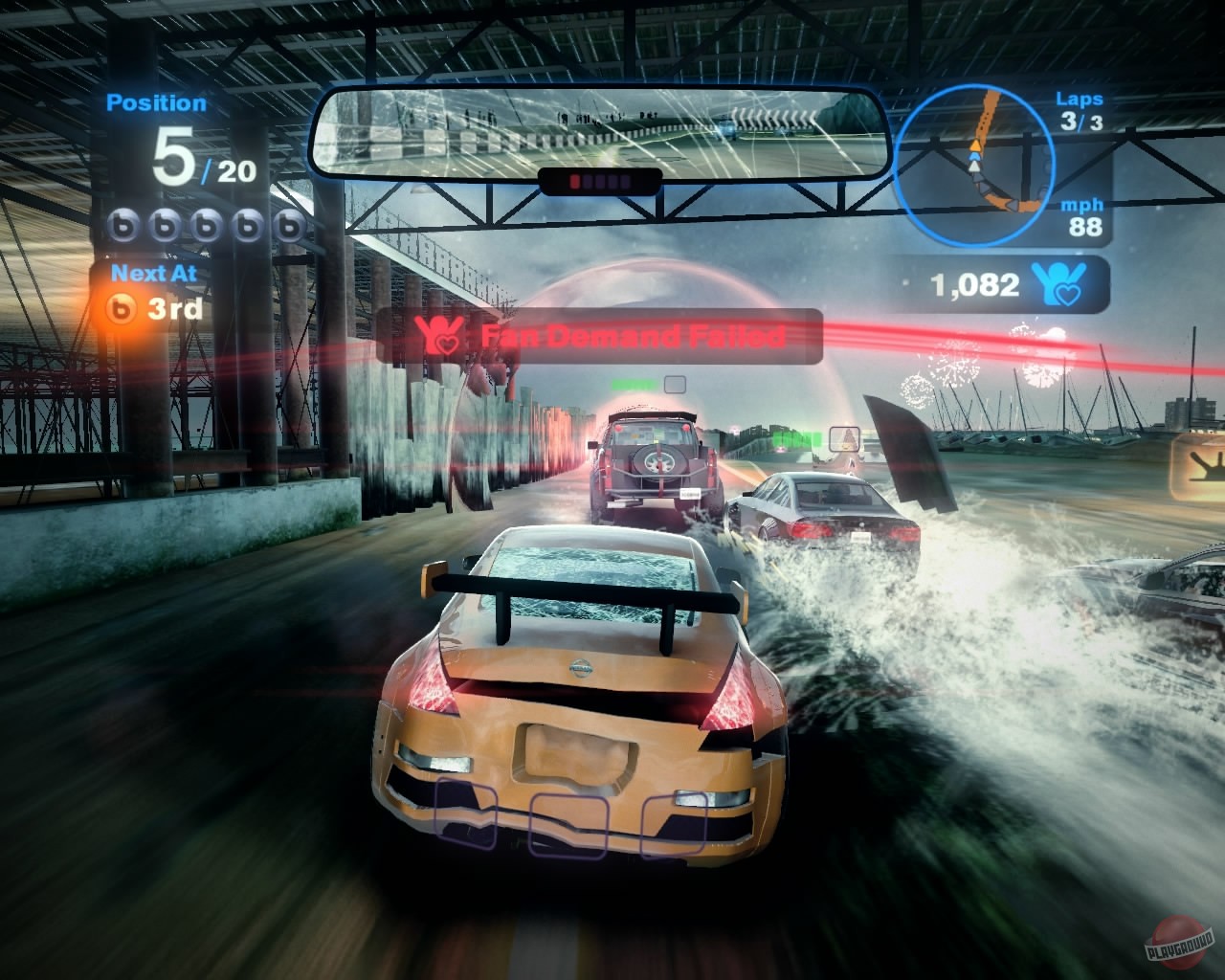Viewport: 1225px width, 980px height.
Task: Click the first Blur fan icon under Position
Action: (122, 227)
